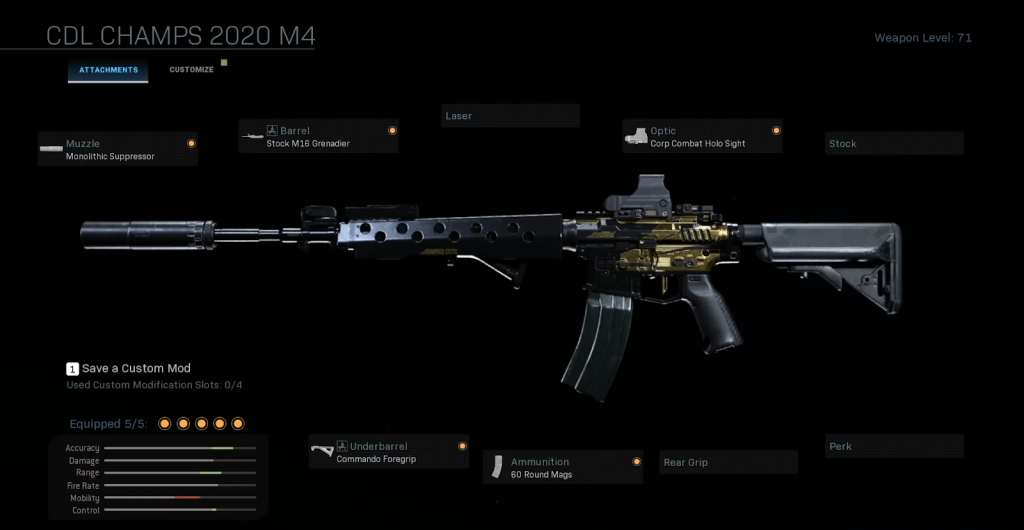Open the Customize tab
The width and height of the screenshot is (1024, 530).
(191, 70)
